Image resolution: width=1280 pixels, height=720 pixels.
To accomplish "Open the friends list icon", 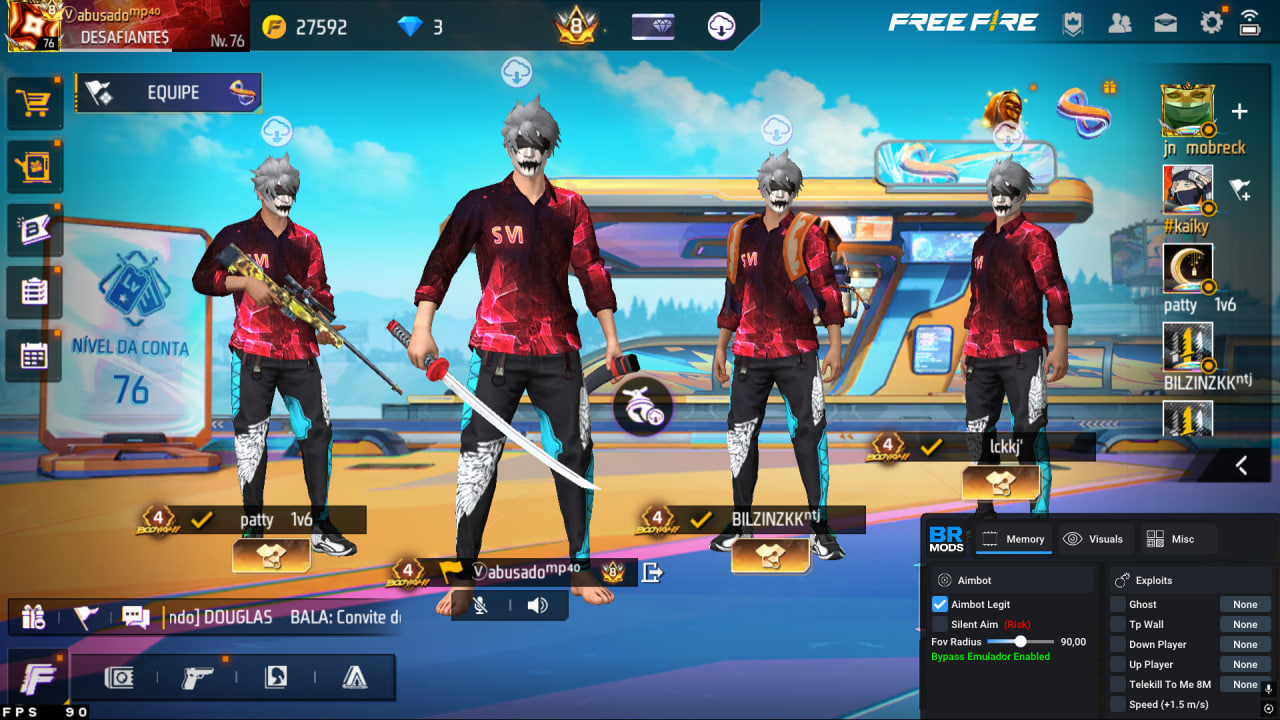I will pos(1120,24).
